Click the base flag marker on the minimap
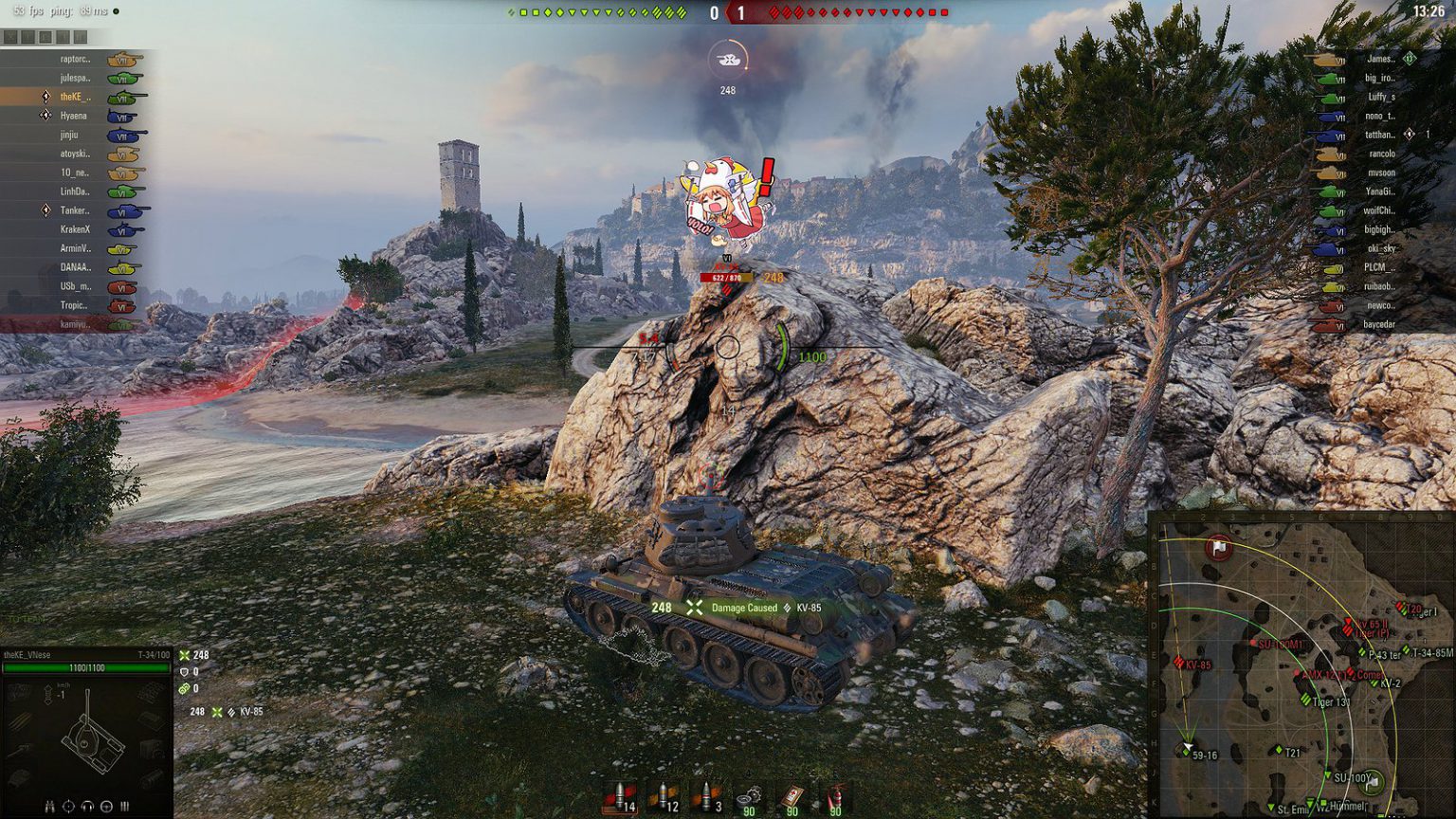Image resolution: width=1456 pixels, height=819 pixels. coord(1219,548)
